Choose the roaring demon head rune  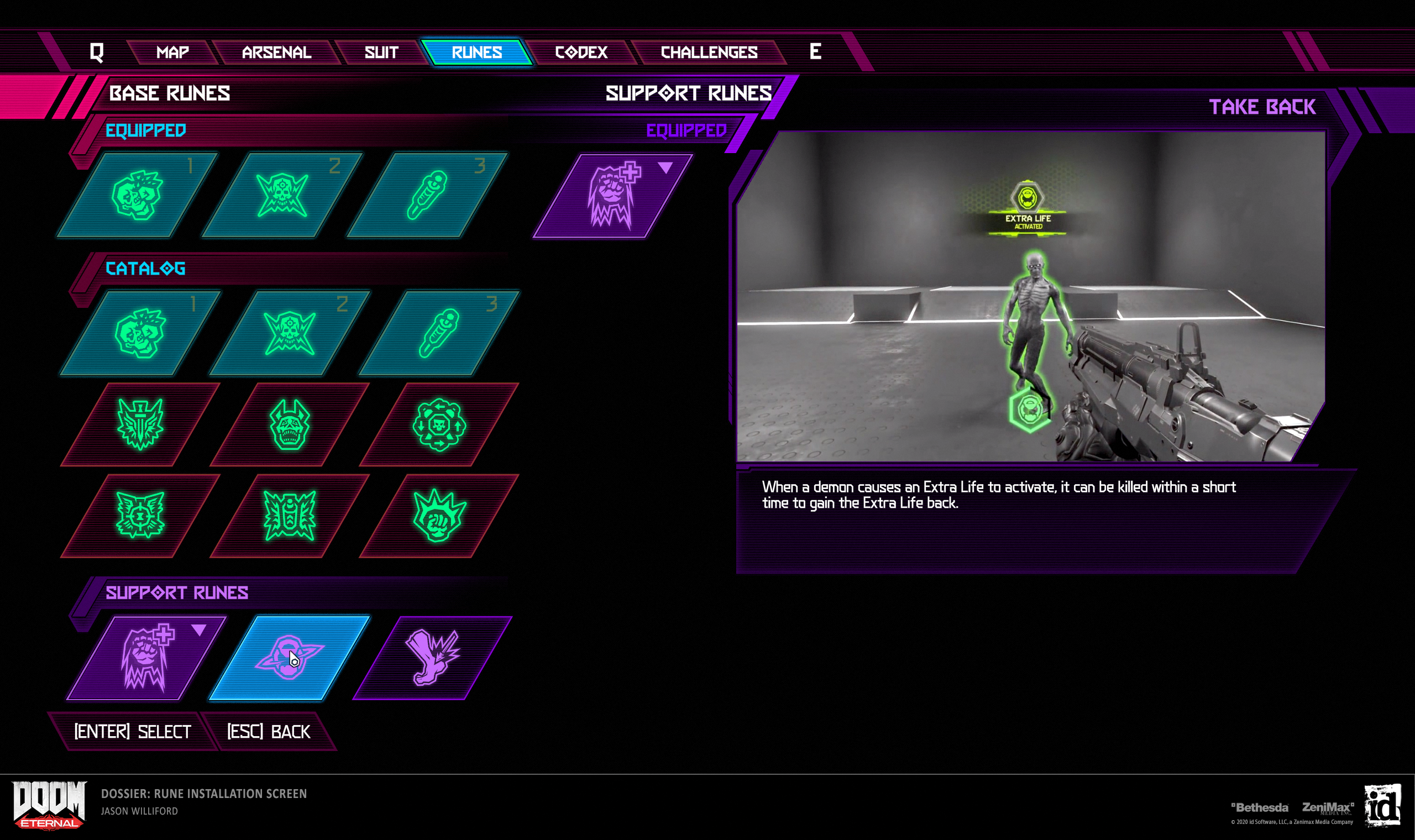coord(289,424)
